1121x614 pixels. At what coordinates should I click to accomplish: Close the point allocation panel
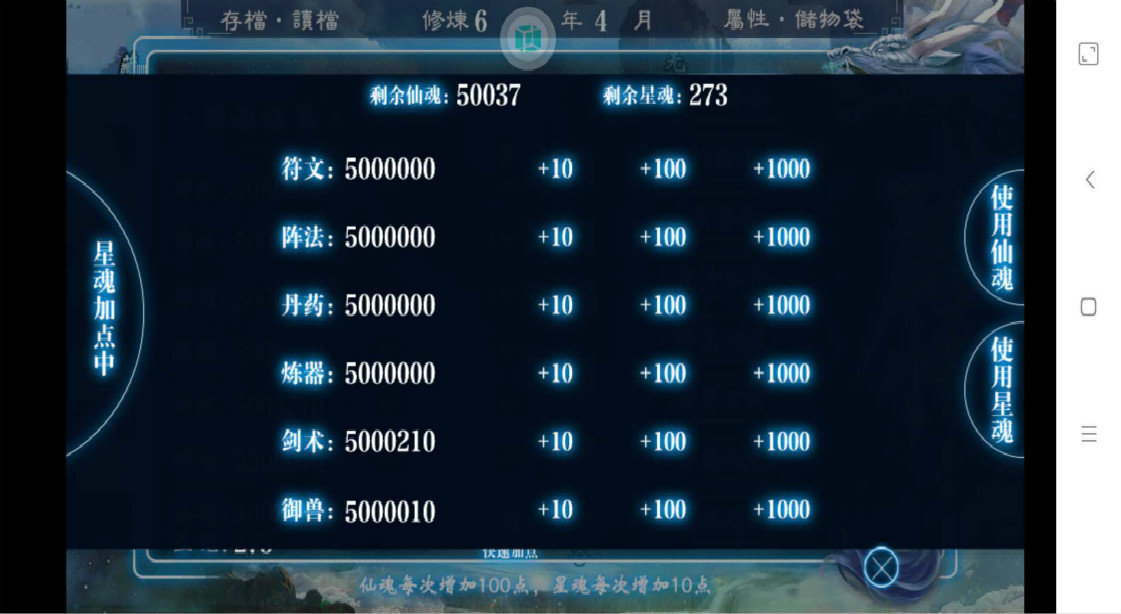(x=881, y=568)
